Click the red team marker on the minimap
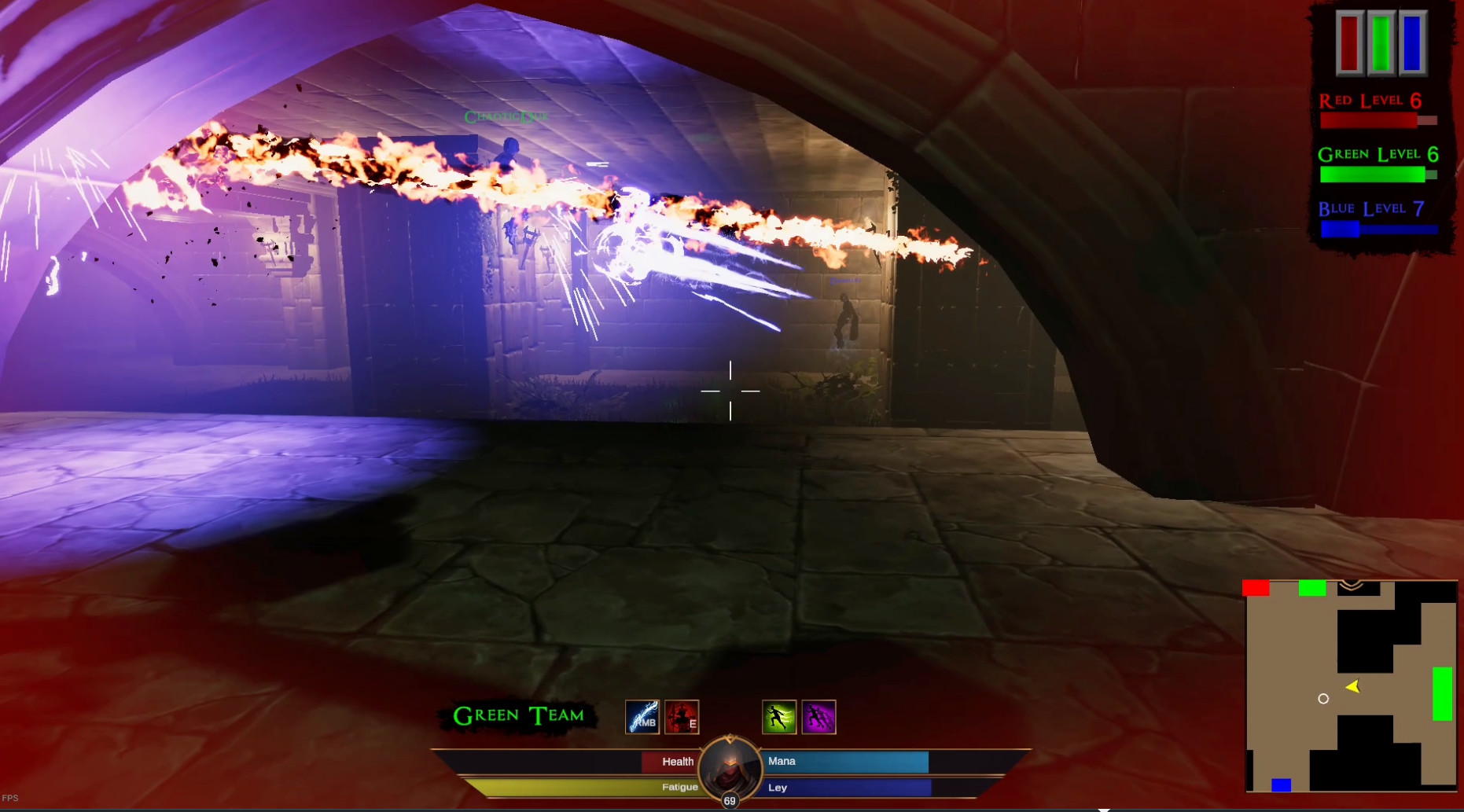This screenshot has height=812, width=1464. (1256, 586)
